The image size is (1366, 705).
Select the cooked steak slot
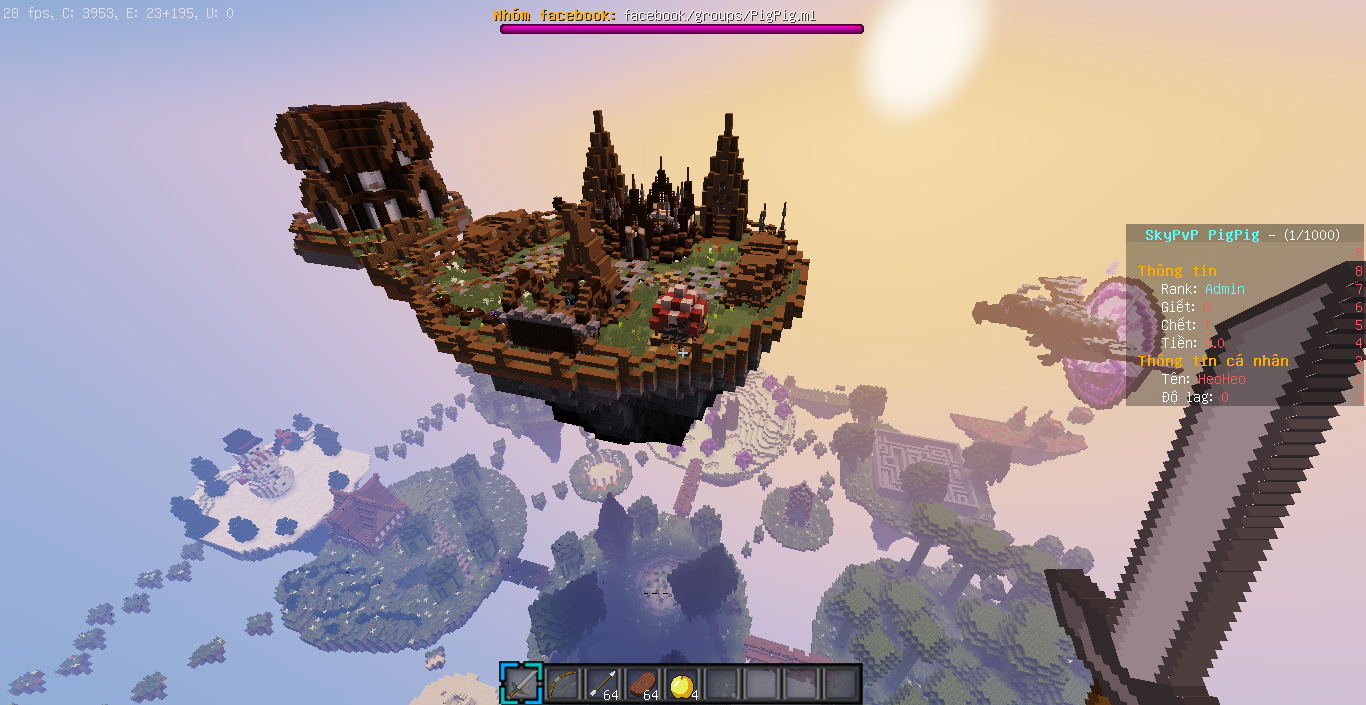coord(641,684)
